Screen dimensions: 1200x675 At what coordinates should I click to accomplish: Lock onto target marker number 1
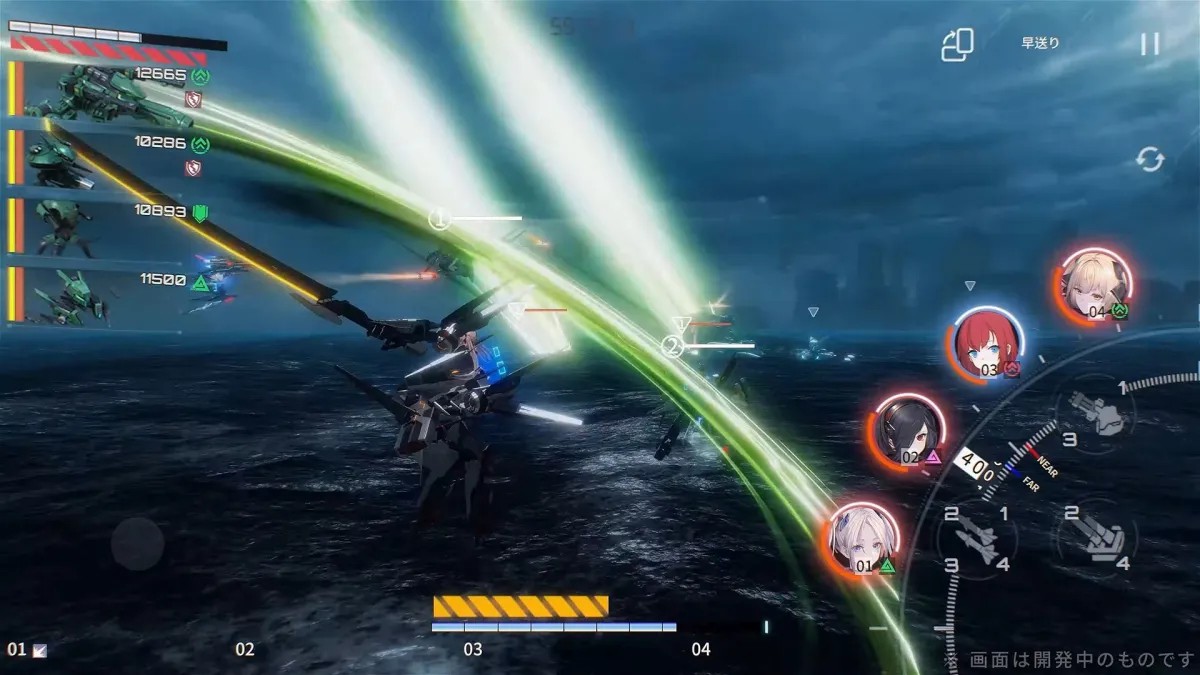[x=439, y=219]
